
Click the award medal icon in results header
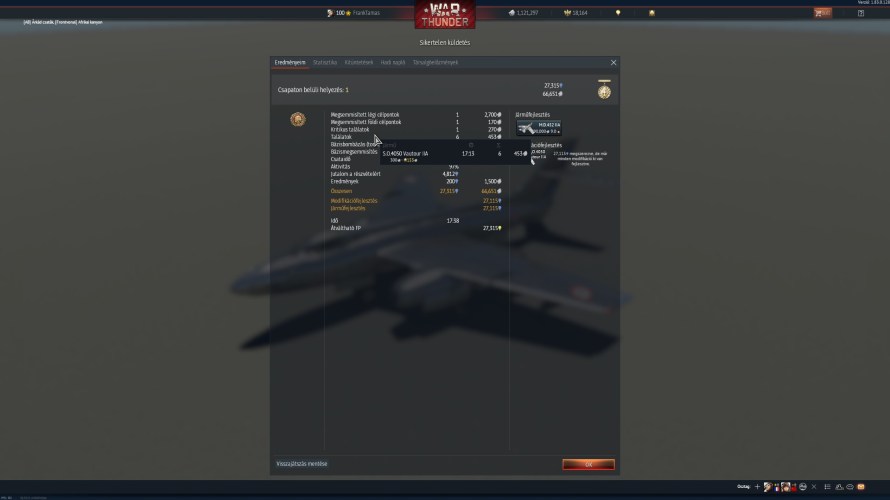604,90
